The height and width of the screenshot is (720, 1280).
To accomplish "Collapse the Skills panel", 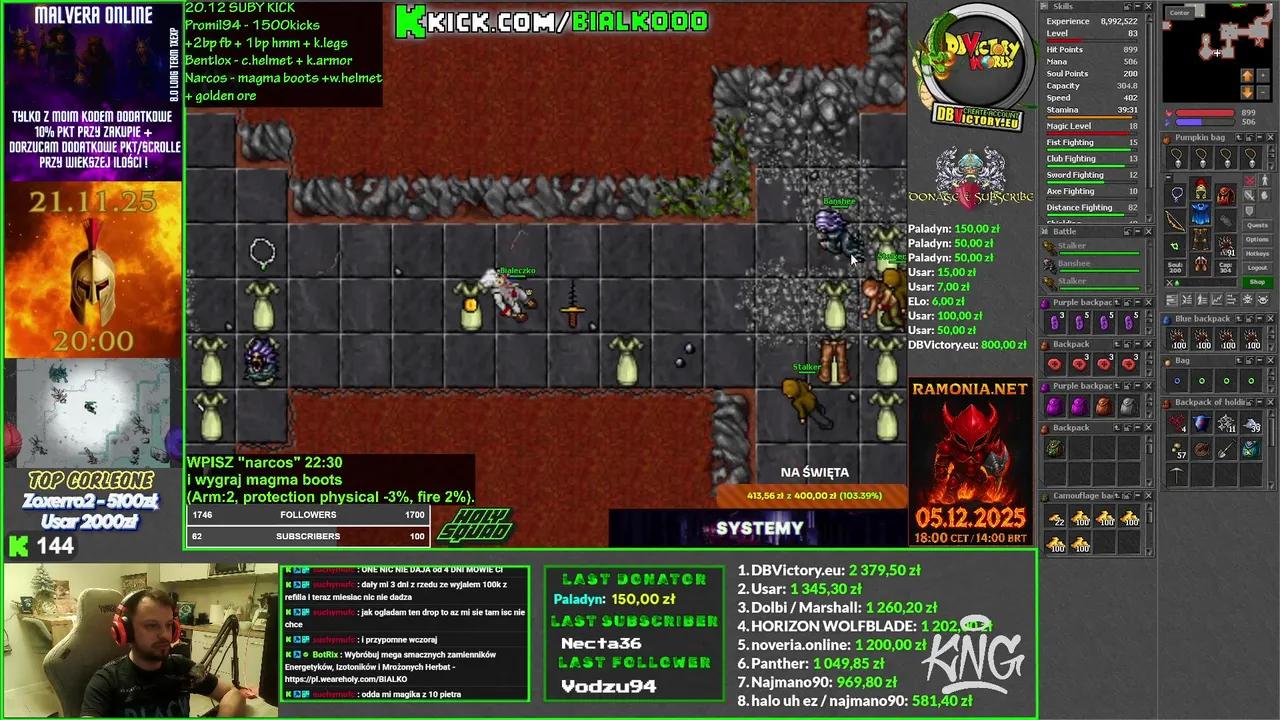I will coord(1137,6).
